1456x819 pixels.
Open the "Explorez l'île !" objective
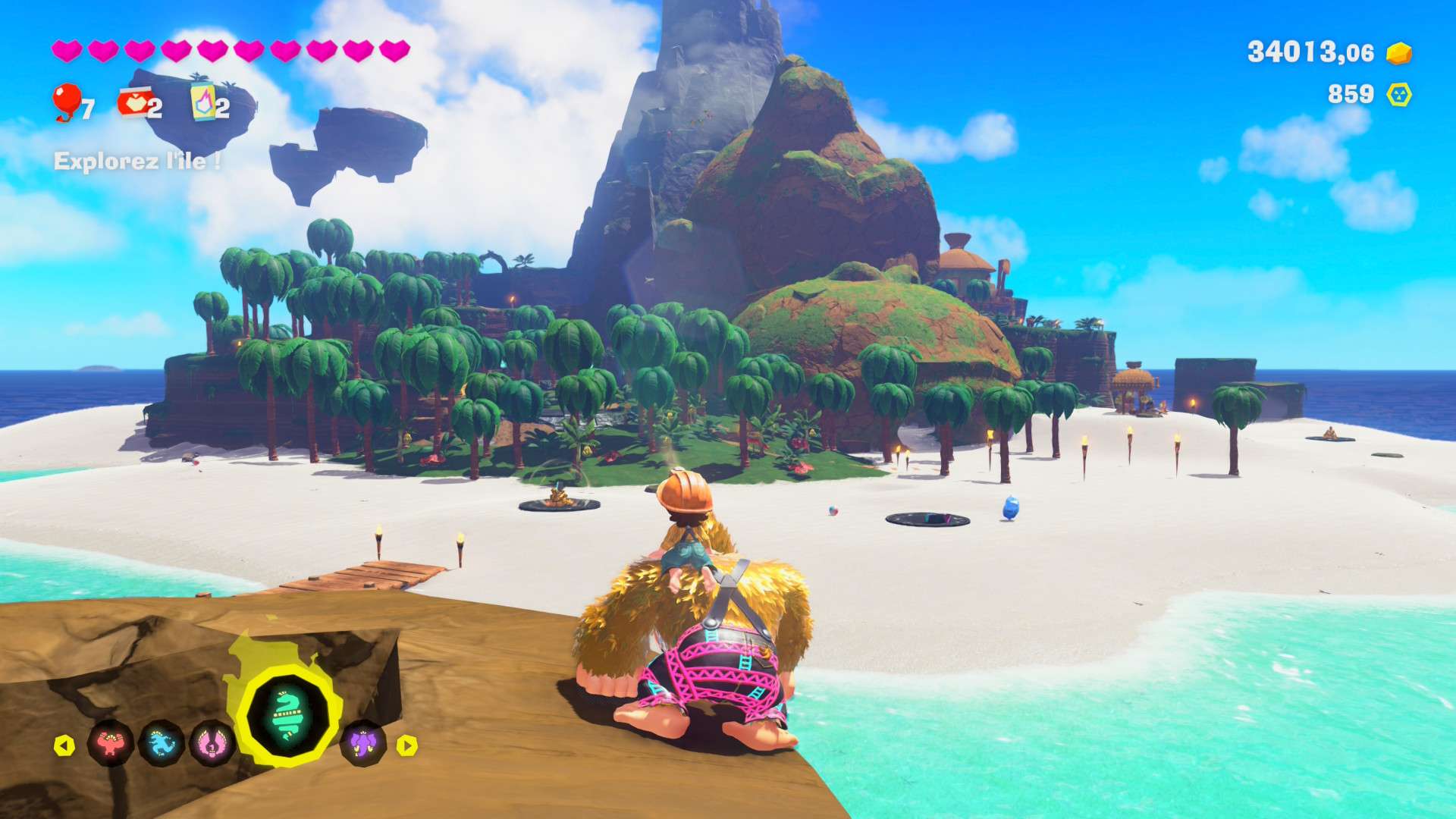tap(137, 161)
